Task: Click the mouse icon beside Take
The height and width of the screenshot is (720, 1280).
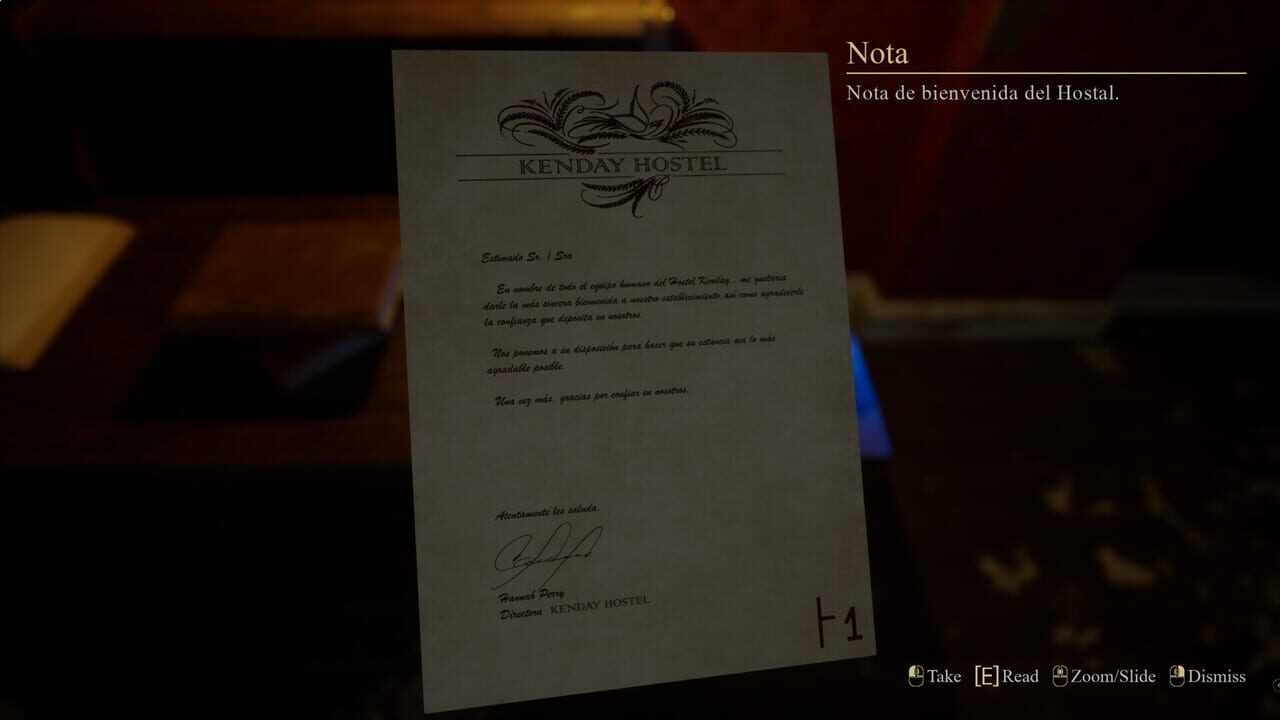Action: [916, 676]
